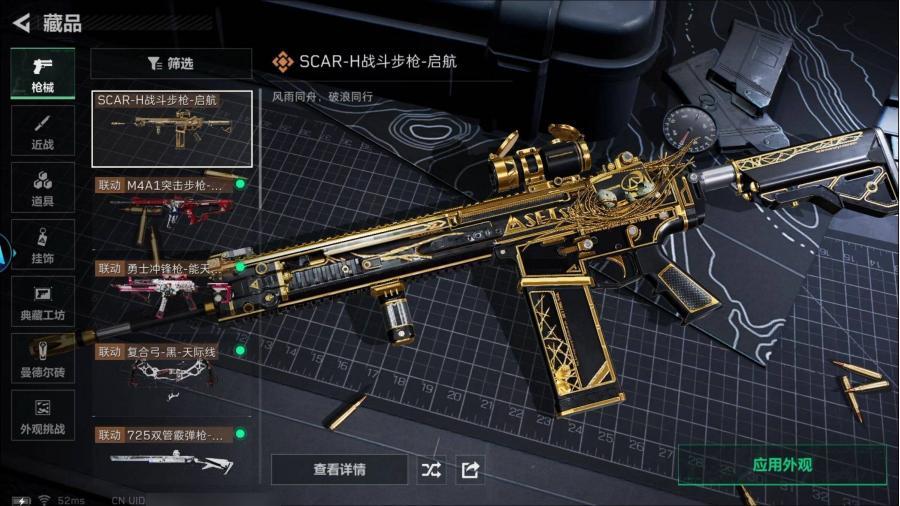Click the shuffle arrows icon button
Viewport: 900px width, 506px height.
click(431, 469)
